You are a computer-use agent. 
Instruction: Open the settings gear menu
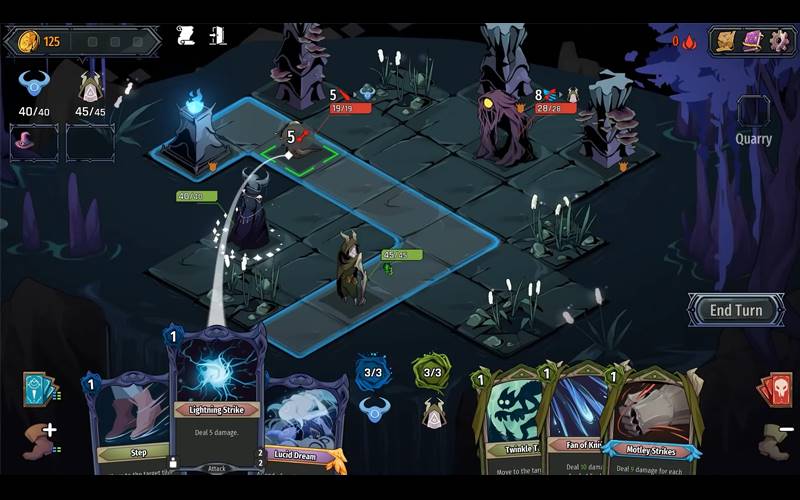pos(779,41)
